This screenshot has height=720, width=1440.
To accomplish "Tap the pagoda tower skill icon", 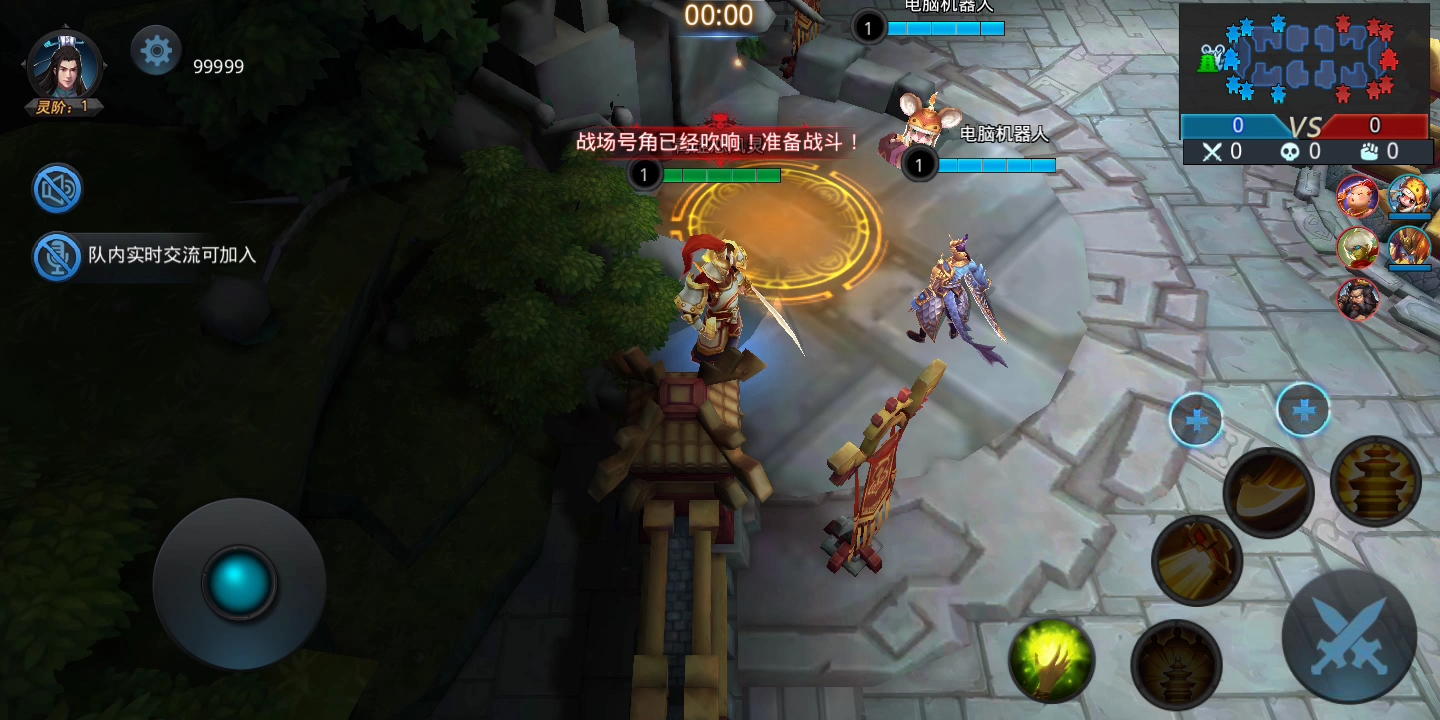I will 1377,482.
